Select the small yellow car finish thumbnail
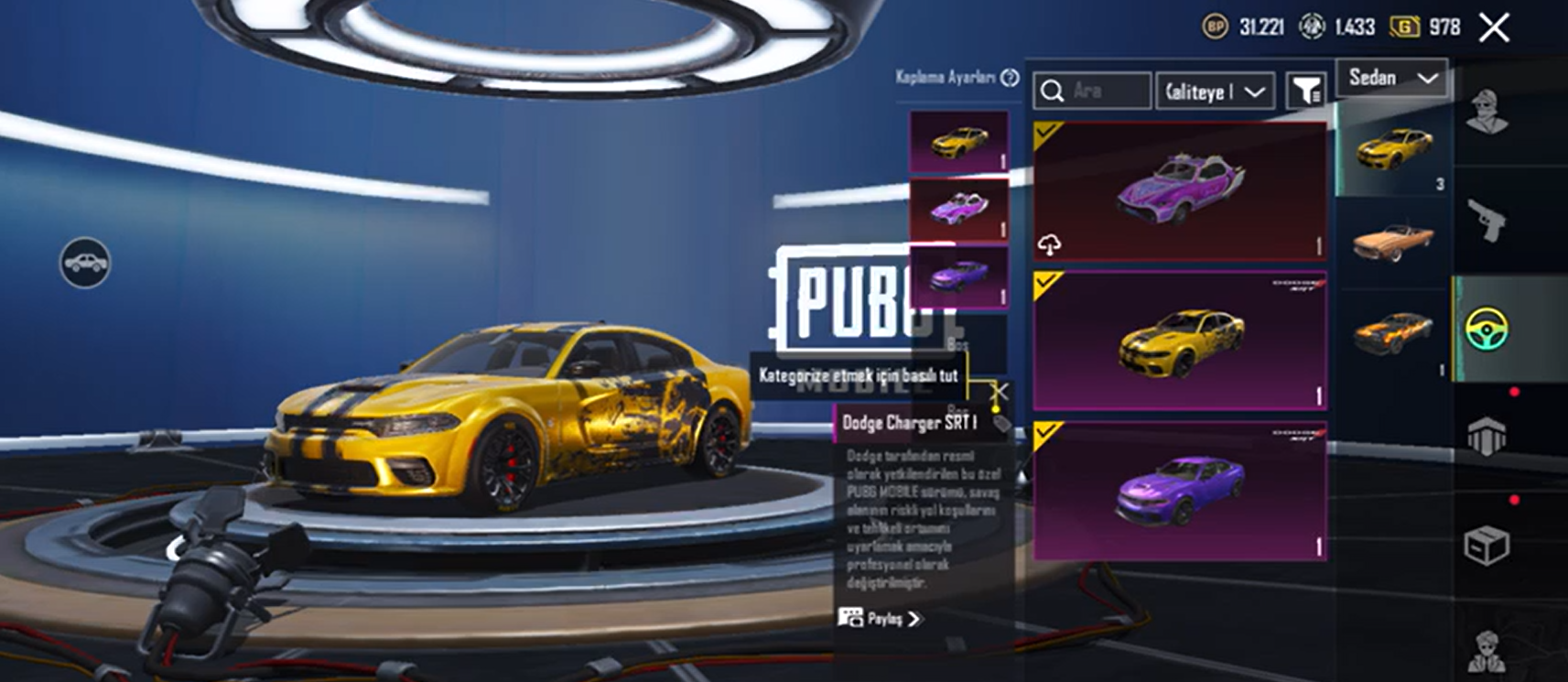The width and height of the screenshot is (1568, 682). (x=958, y=142)
